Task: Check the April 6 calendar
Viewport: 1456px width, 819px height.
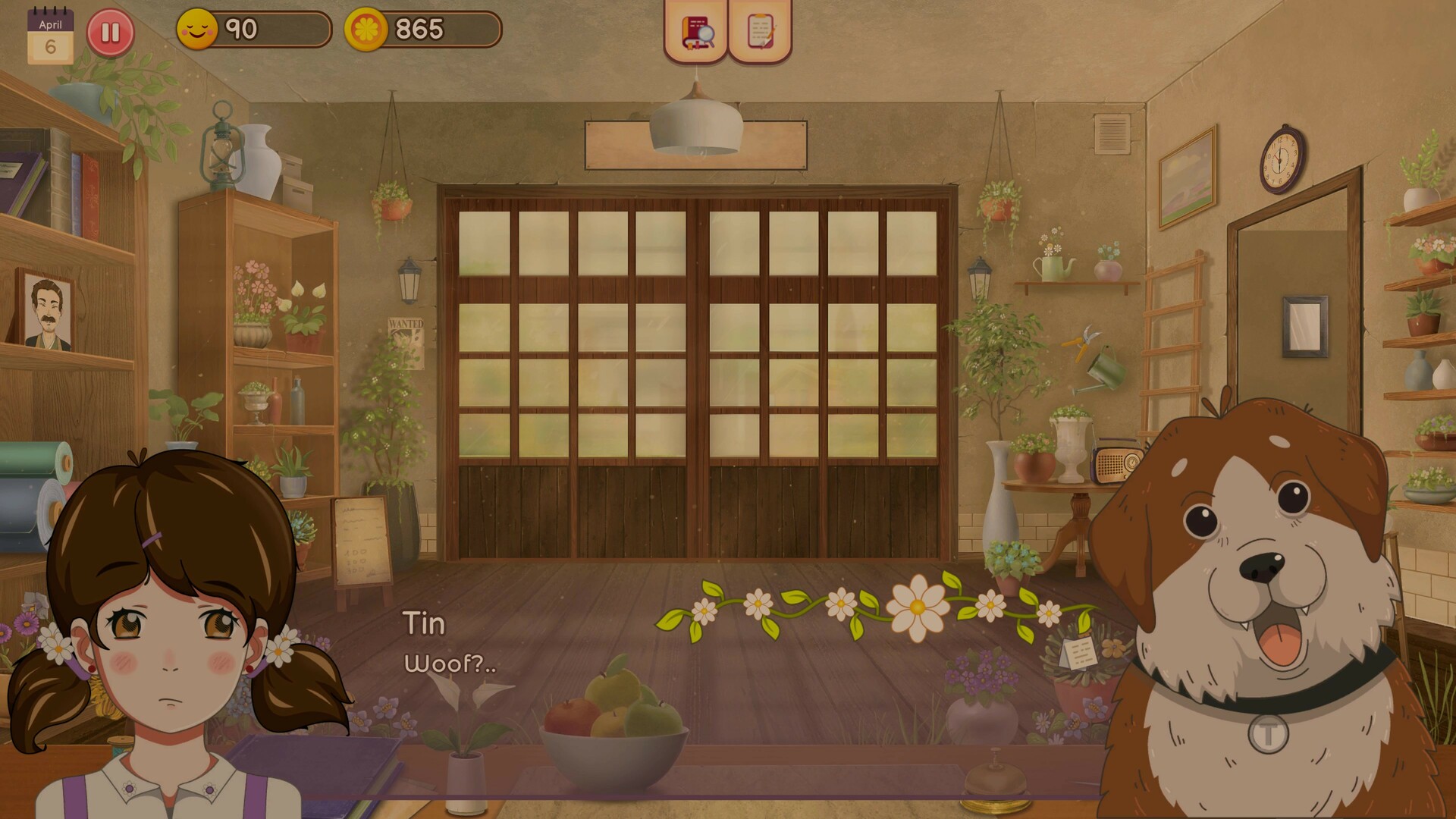Action: pyautogui.click(x=50, y=30)
